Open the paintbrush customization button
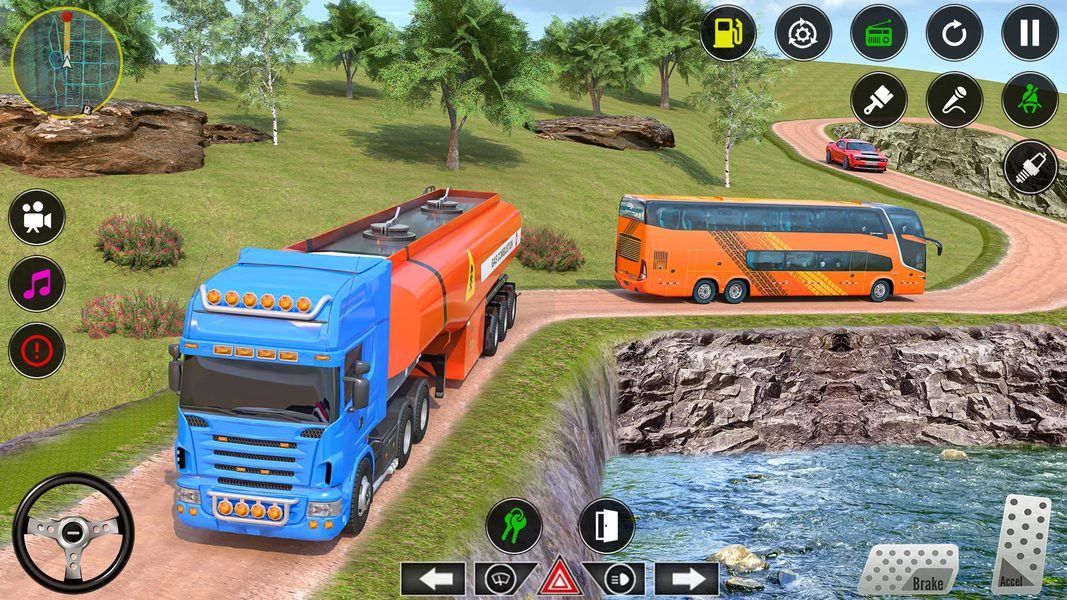The width and height of the screenshot is (1067, 600). click(x=878, y=100)
